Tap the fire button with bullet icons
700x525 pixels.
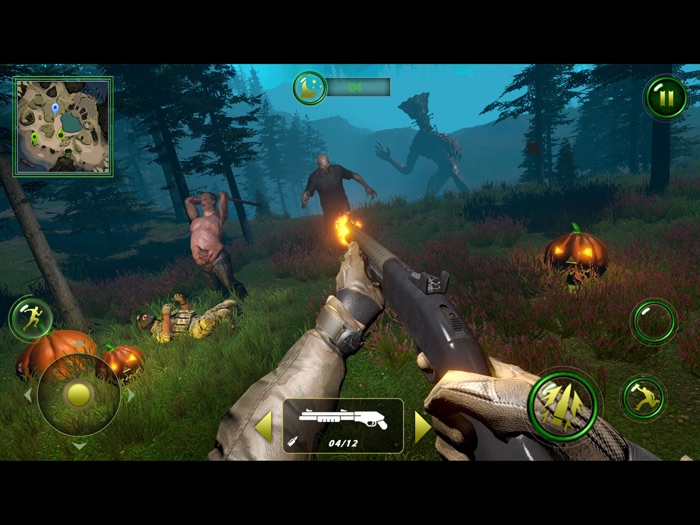pyautogui.click(x=563, y=406)
